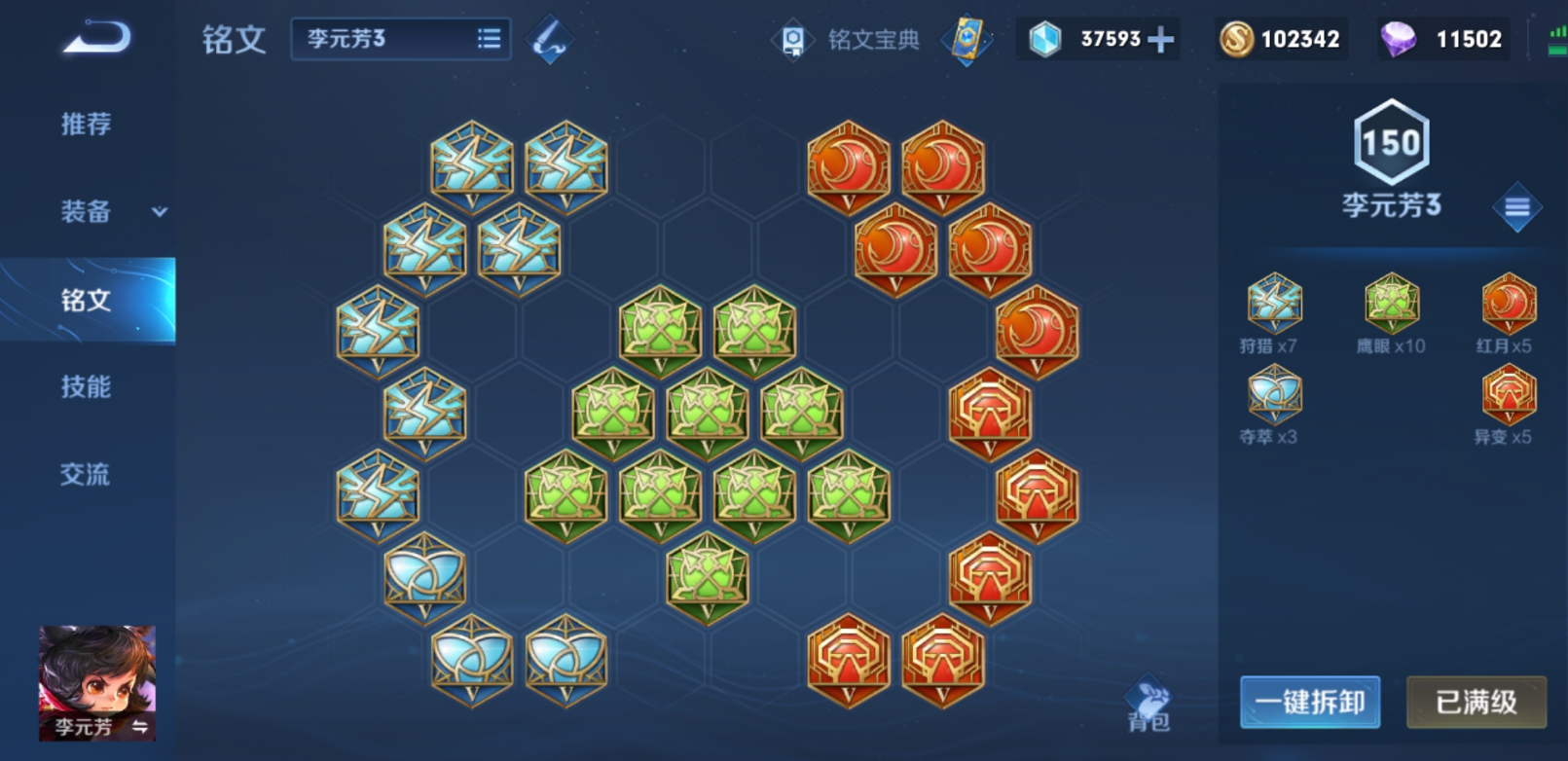The image size is (1568, 761).
Task: Go back using the return arrow
Action: coord(95,39)
